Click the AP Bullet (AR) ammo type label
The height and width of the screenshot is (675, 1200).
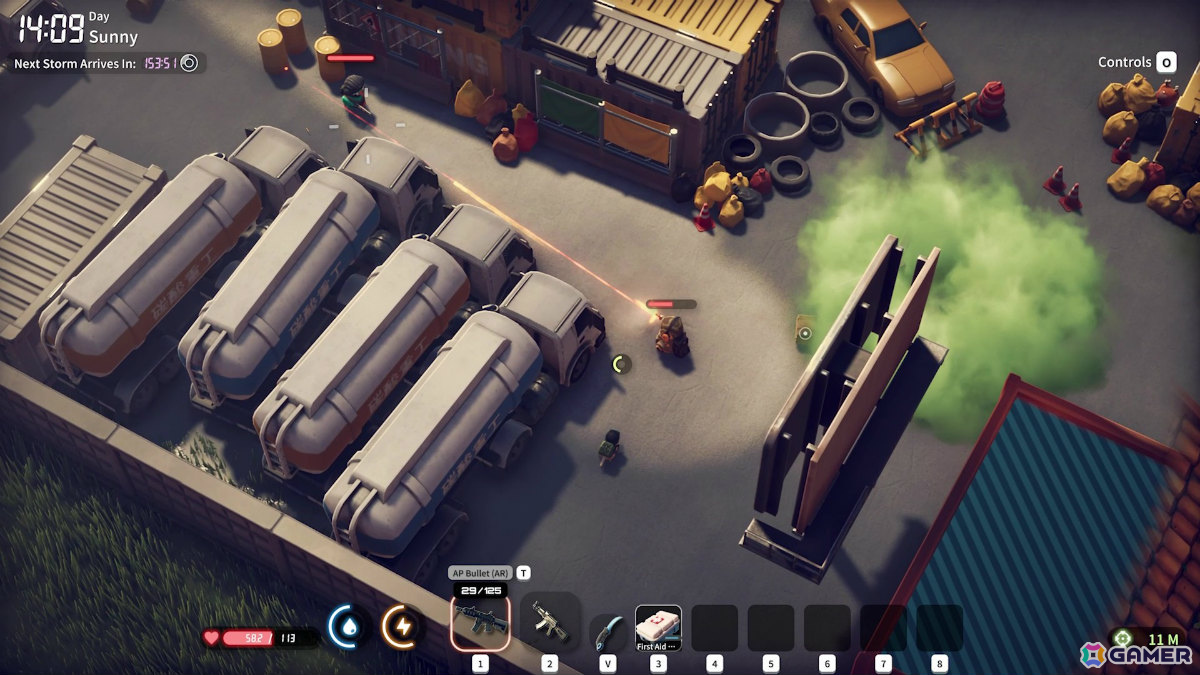480,573
